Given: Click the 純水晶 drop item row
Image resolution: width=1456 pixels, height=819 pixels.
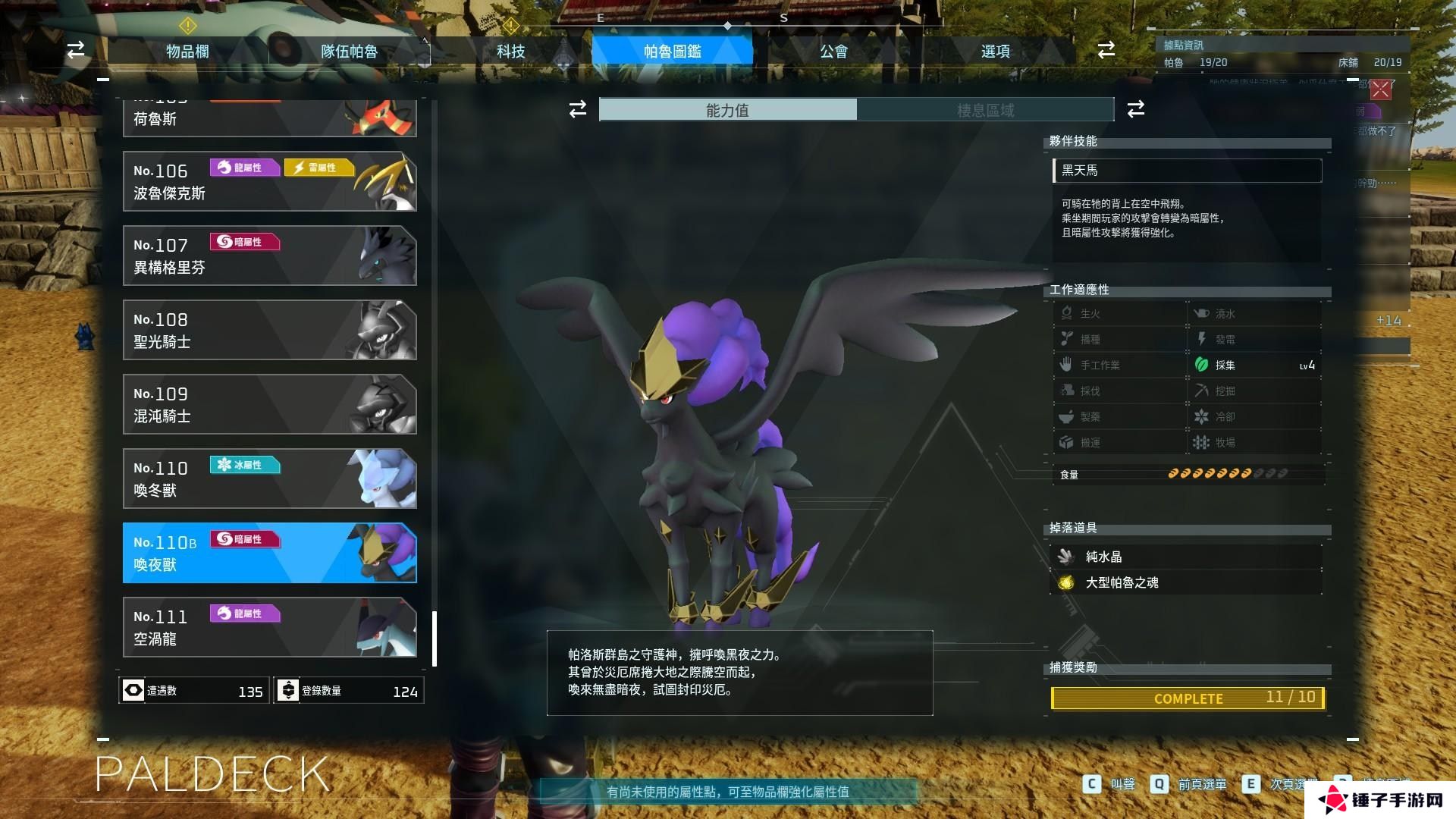Looking at the screenshot, I should tap(1188, 557).
